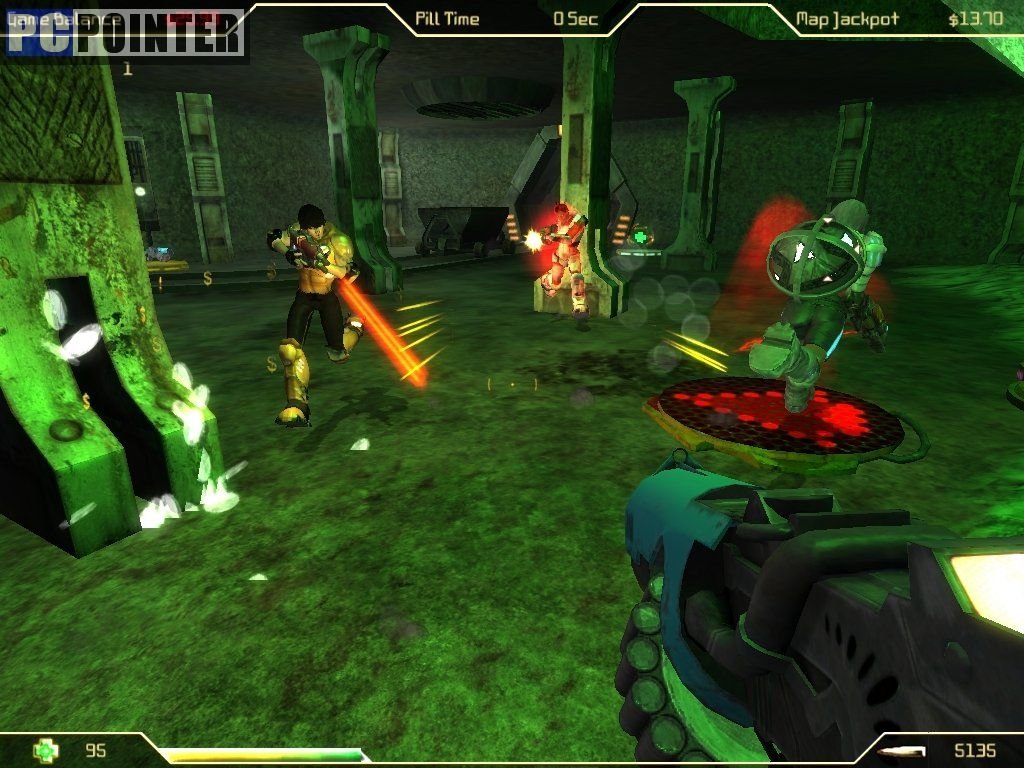
Task: Click the green health cross icon
Action: pyautogui.click(x=46, y=749)
